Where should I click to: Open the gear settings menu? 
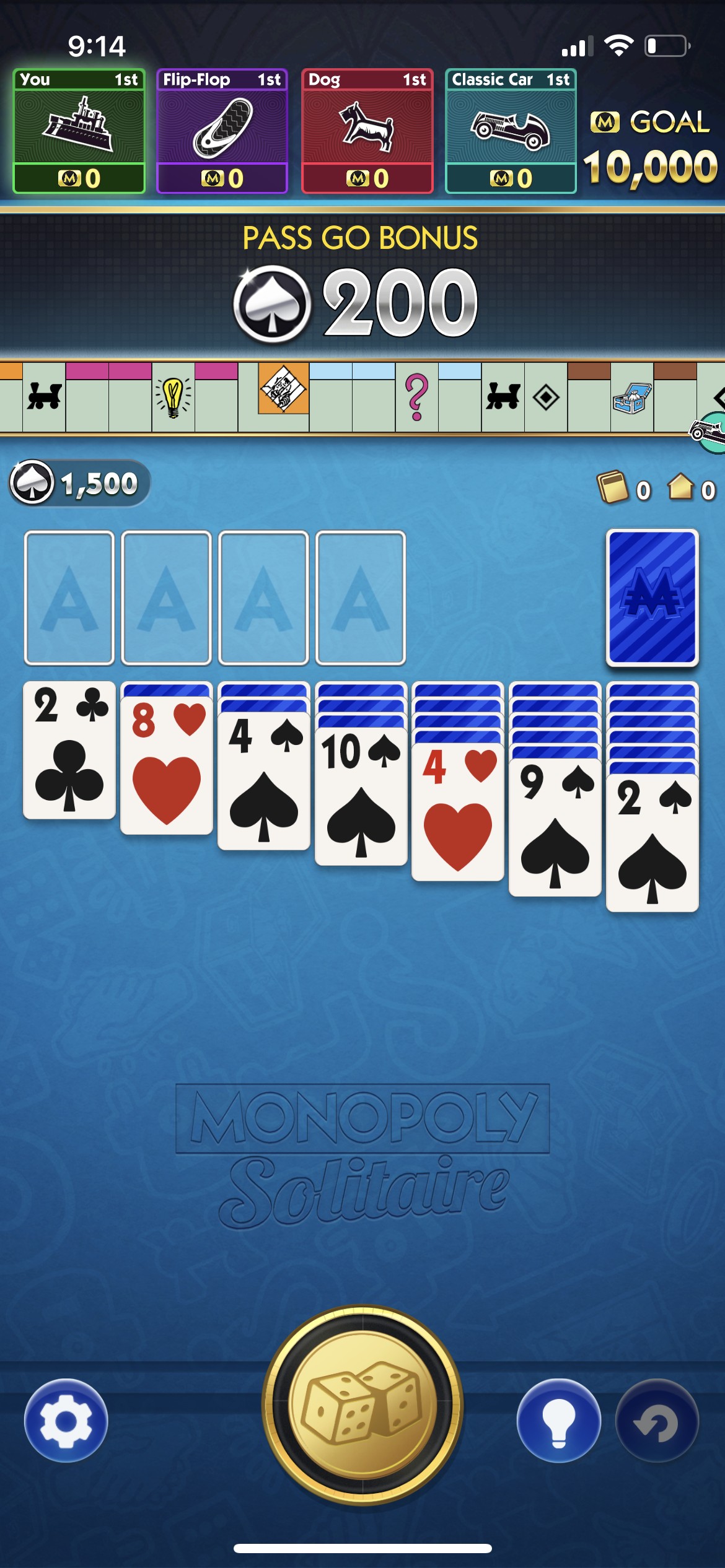tap(66, 1421)
